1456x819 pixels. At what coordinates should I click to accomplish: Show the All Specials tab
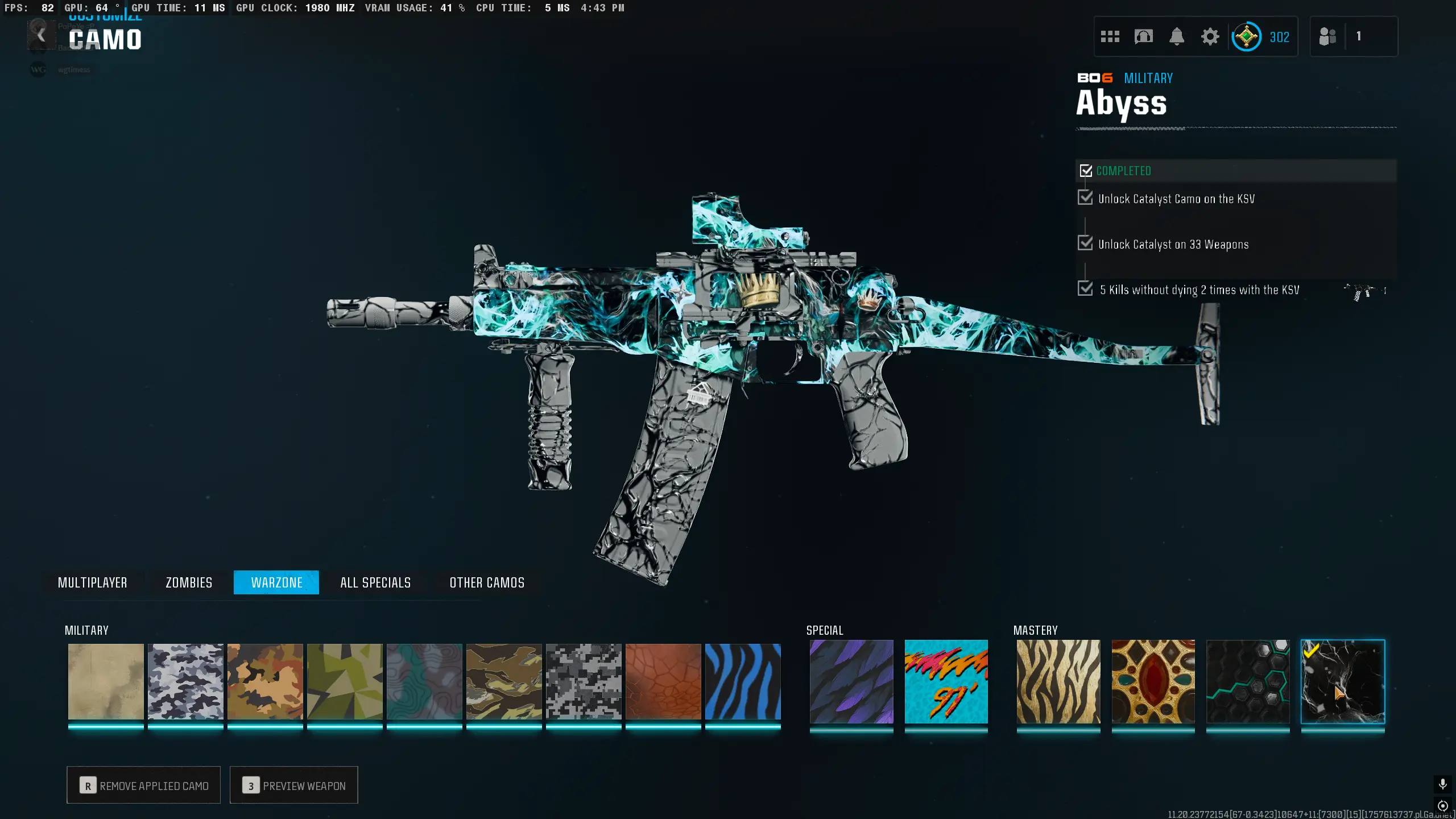coord(375,582)
